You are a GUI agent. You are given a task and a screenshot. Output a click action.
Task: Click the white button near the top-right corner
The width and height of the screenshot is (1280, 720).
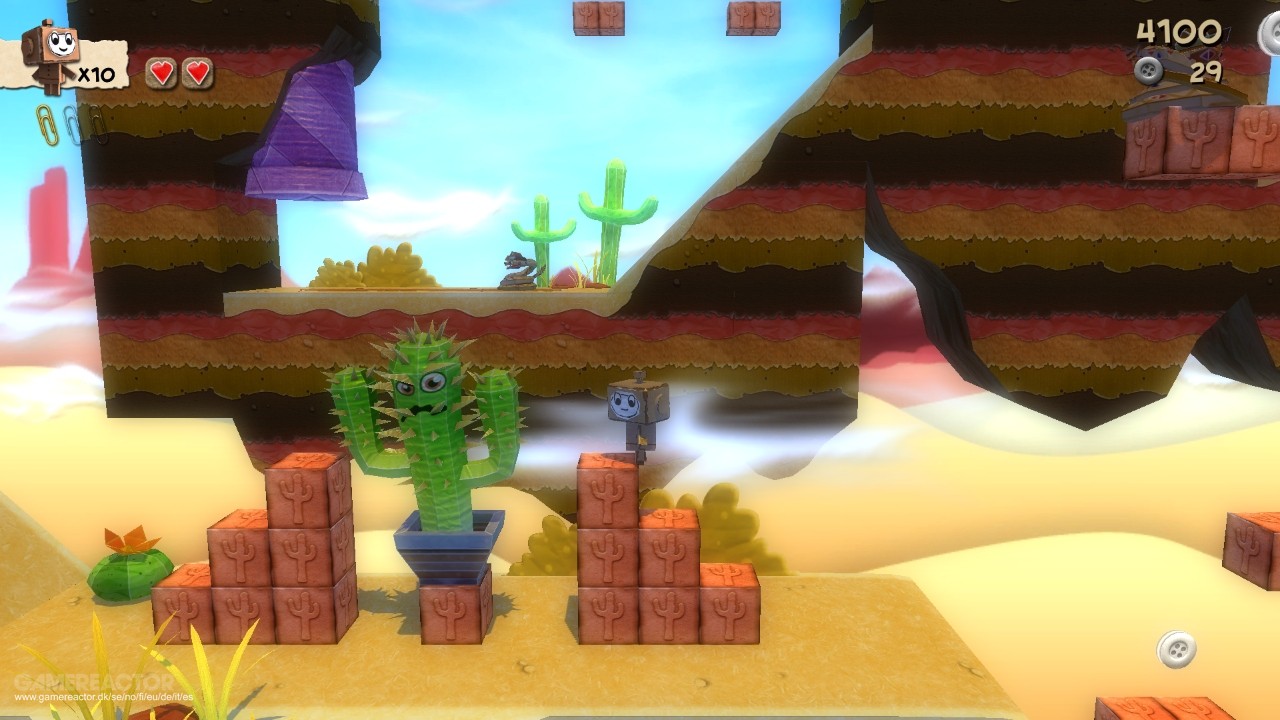[1271, 33]
